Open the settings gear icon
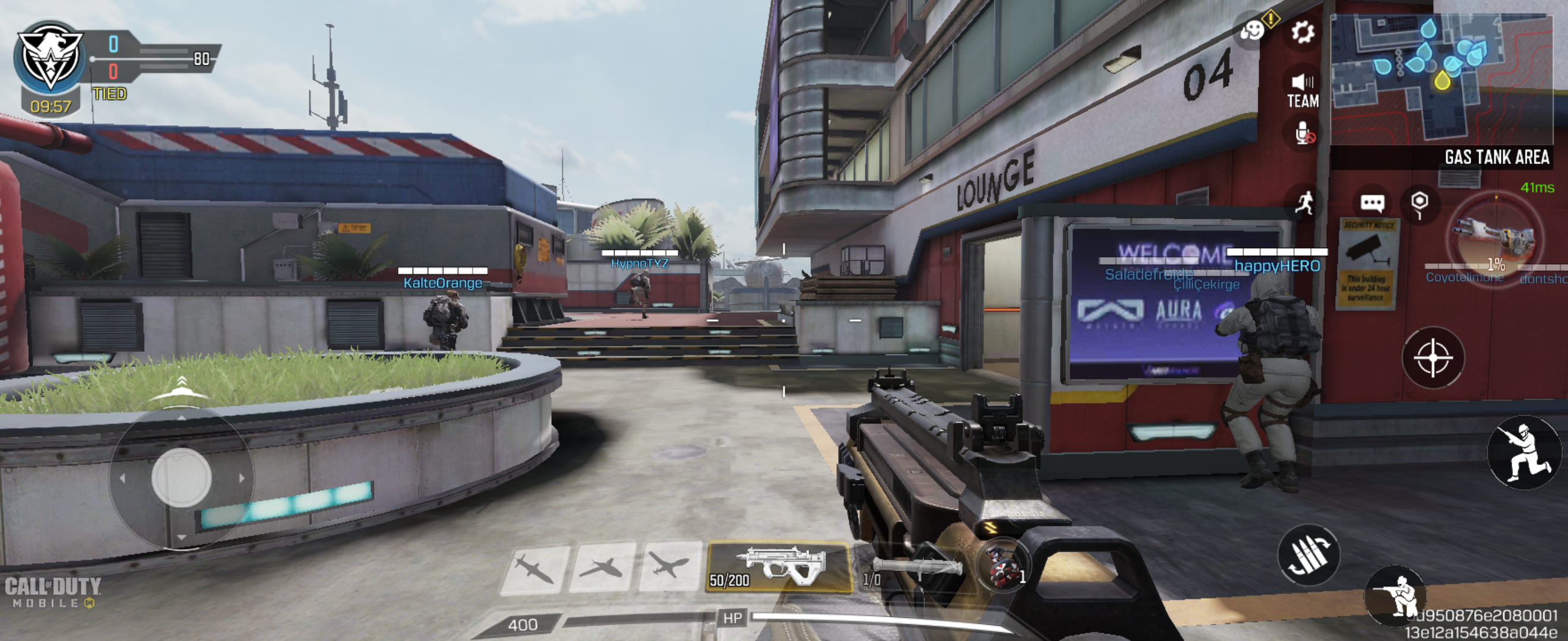The width and height of the screenshot is (1568, 641). coord(1302,31)
